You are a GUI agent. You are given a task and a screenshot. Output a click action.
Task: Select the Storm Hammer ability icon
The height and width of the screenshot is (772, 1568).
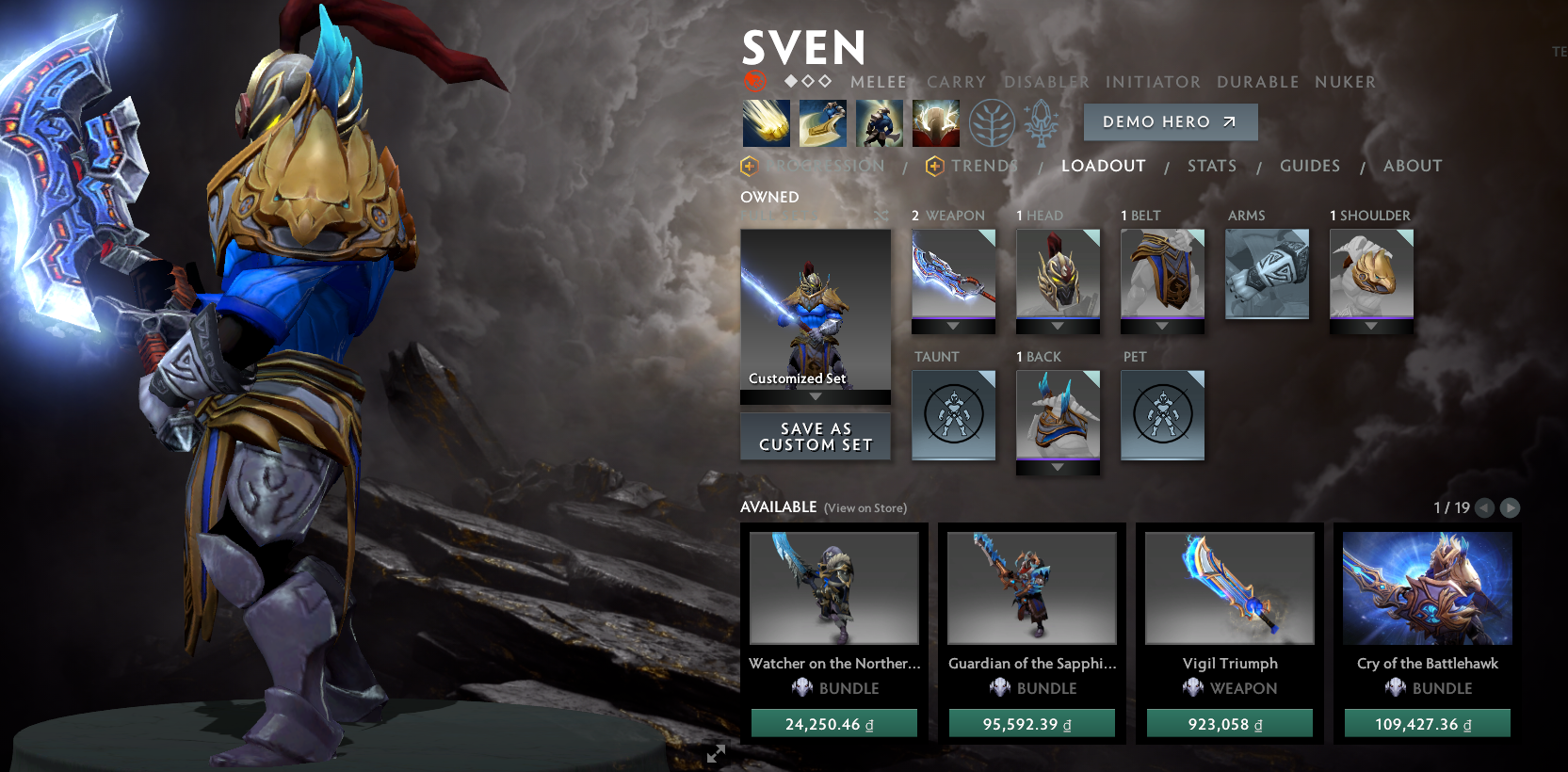[x=766, y=123]
